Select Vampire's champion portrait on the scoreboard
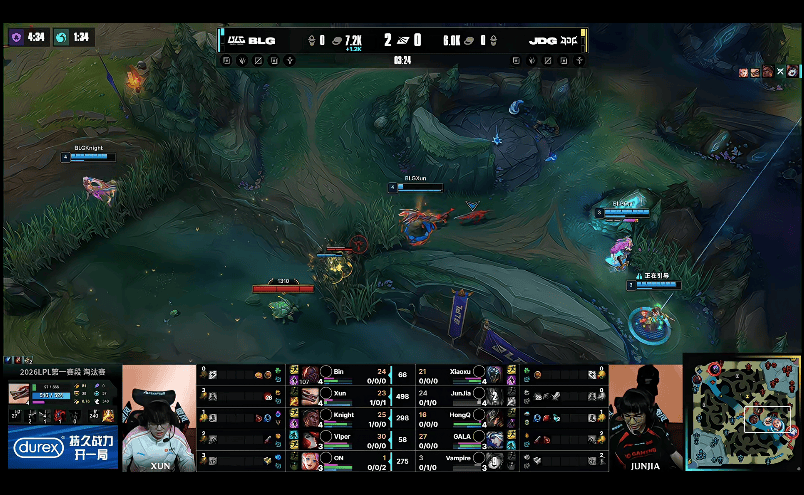The width and height of the screenshot is (804, 495). tap(494, 459)
